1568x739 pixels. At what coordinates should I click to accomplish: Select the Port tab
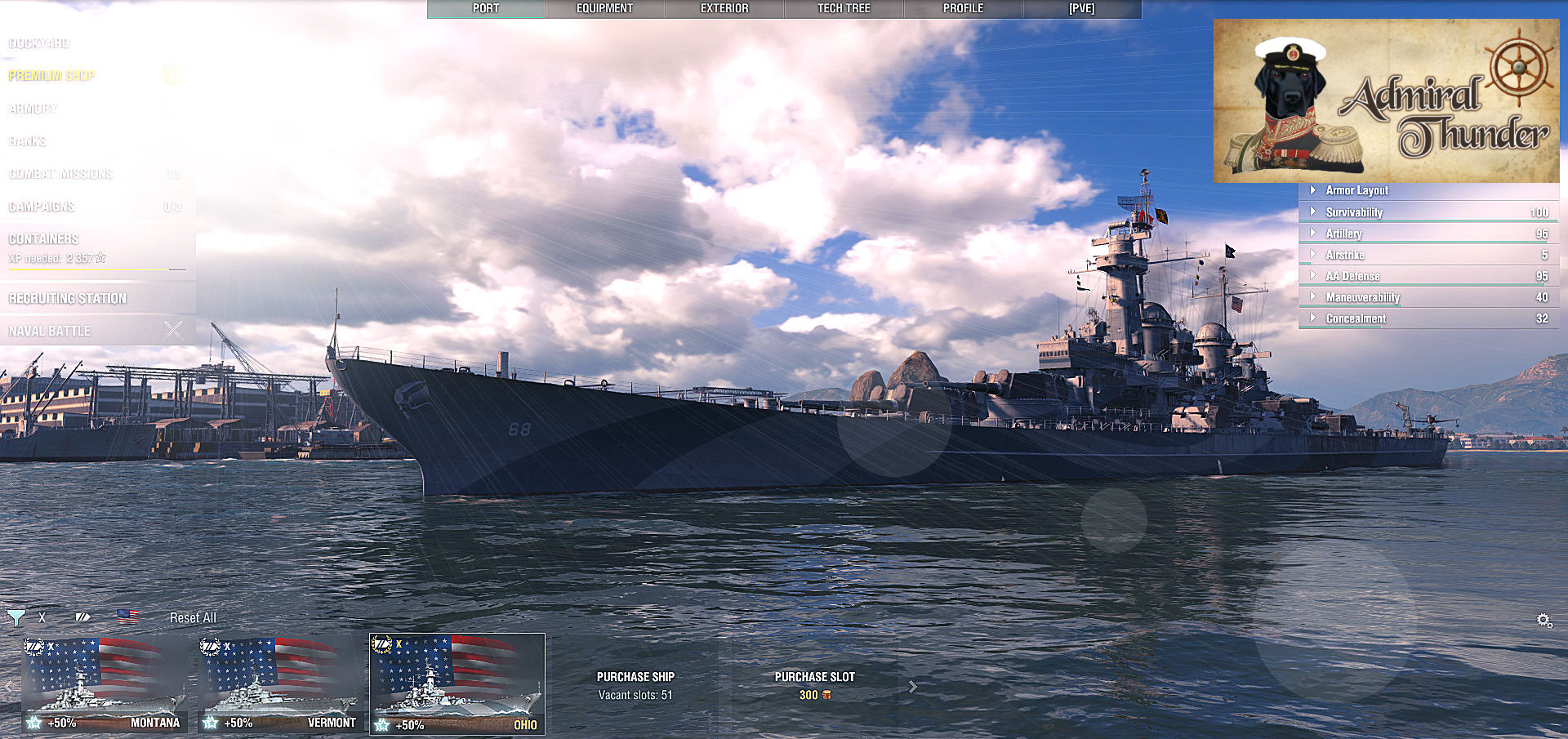coord(486,9)
